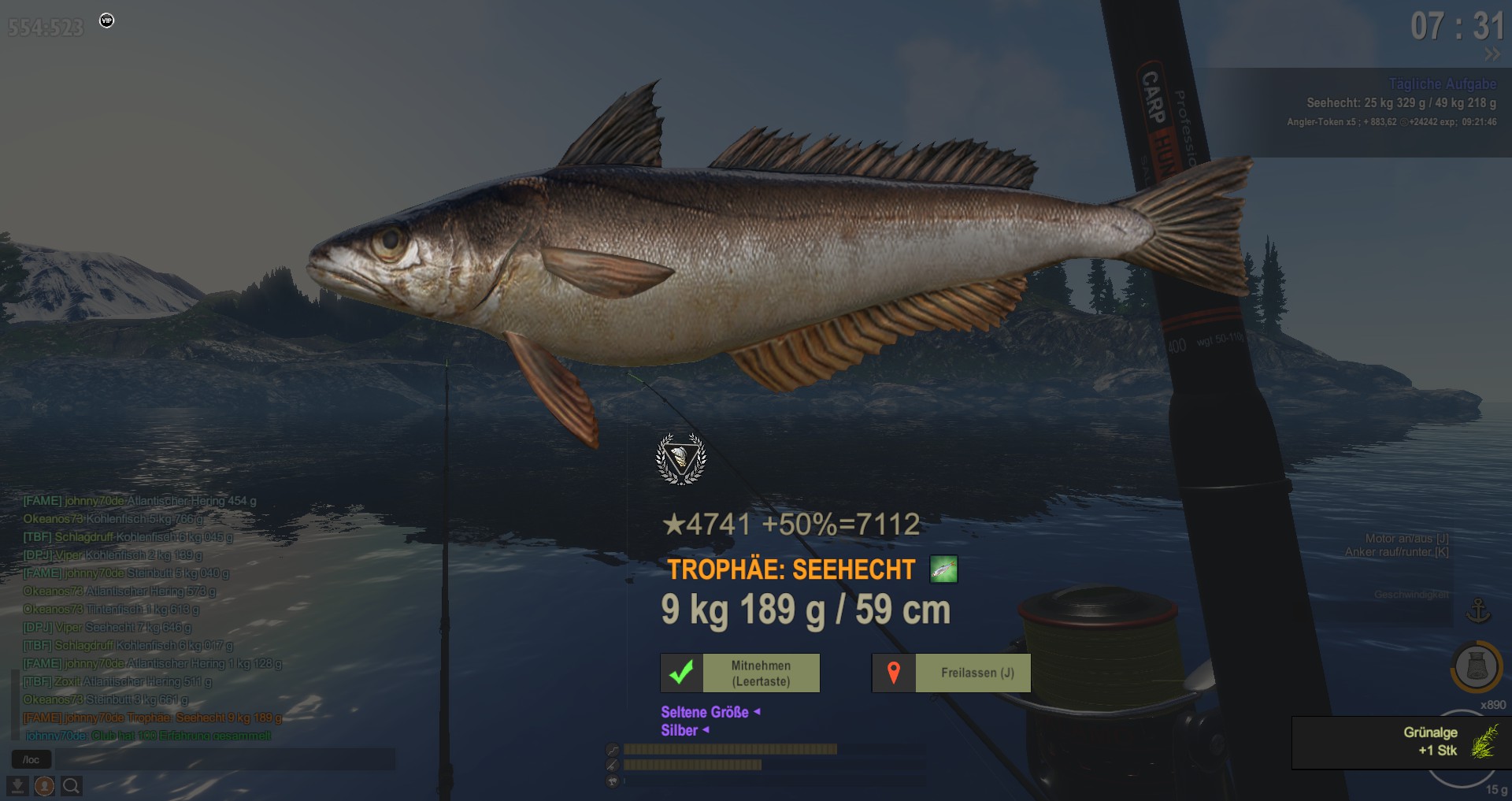Keep the fish with the Mitnehmen button
1512x801 pixels.
coord(740,673)
